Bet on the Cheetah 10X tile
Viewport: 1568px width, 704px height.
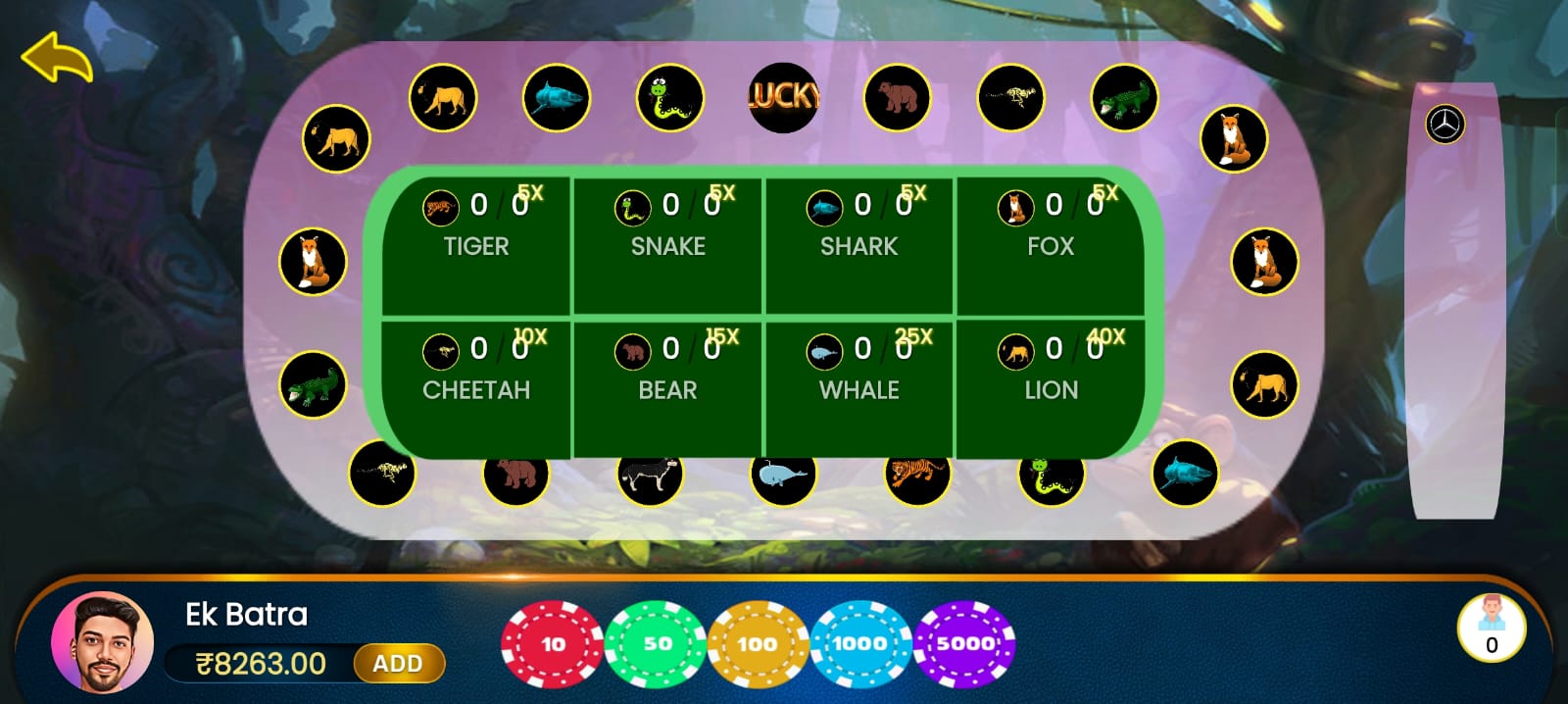tap(476, 386)
